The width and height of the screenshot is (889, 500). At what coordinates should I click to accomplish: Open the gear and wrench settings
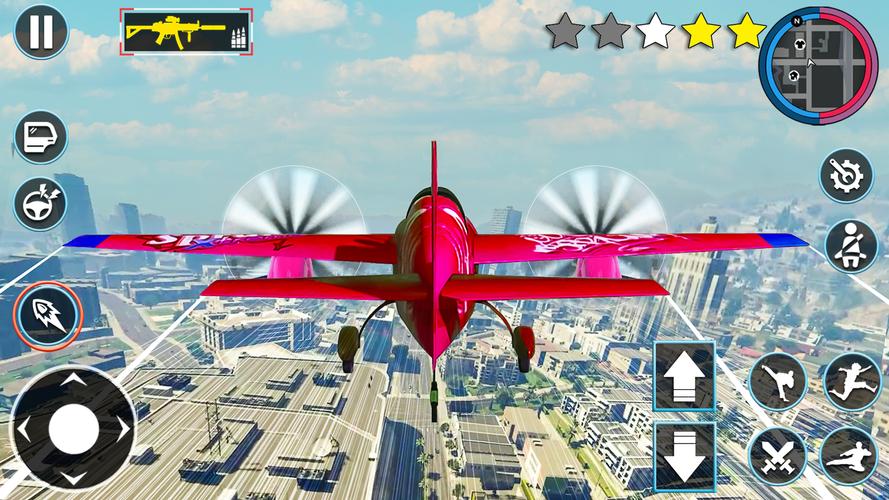click(x=847, y=176)
